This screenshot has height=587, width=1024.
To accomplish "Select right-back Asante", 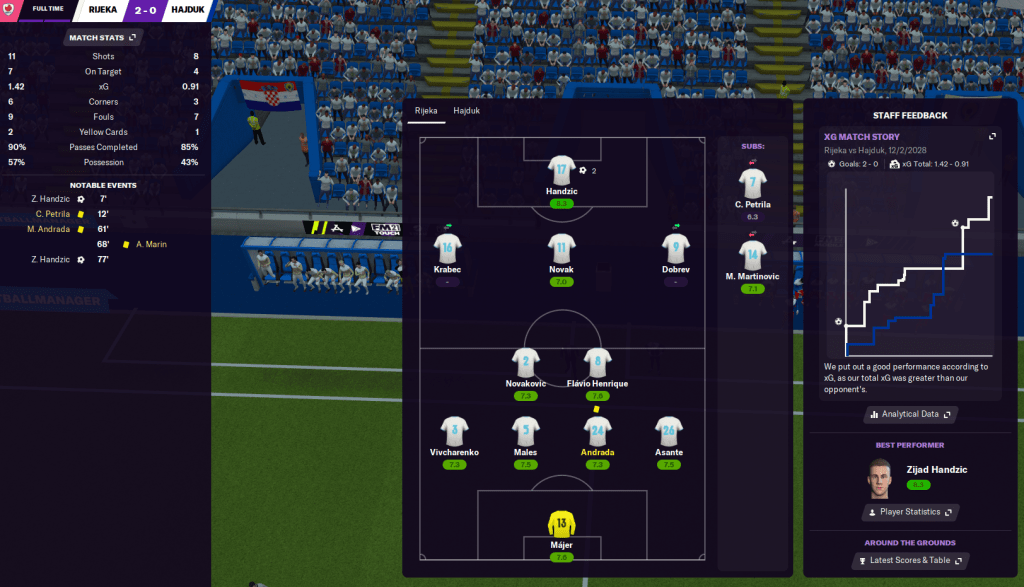I will pyautogui.click(x=668, y=431).
